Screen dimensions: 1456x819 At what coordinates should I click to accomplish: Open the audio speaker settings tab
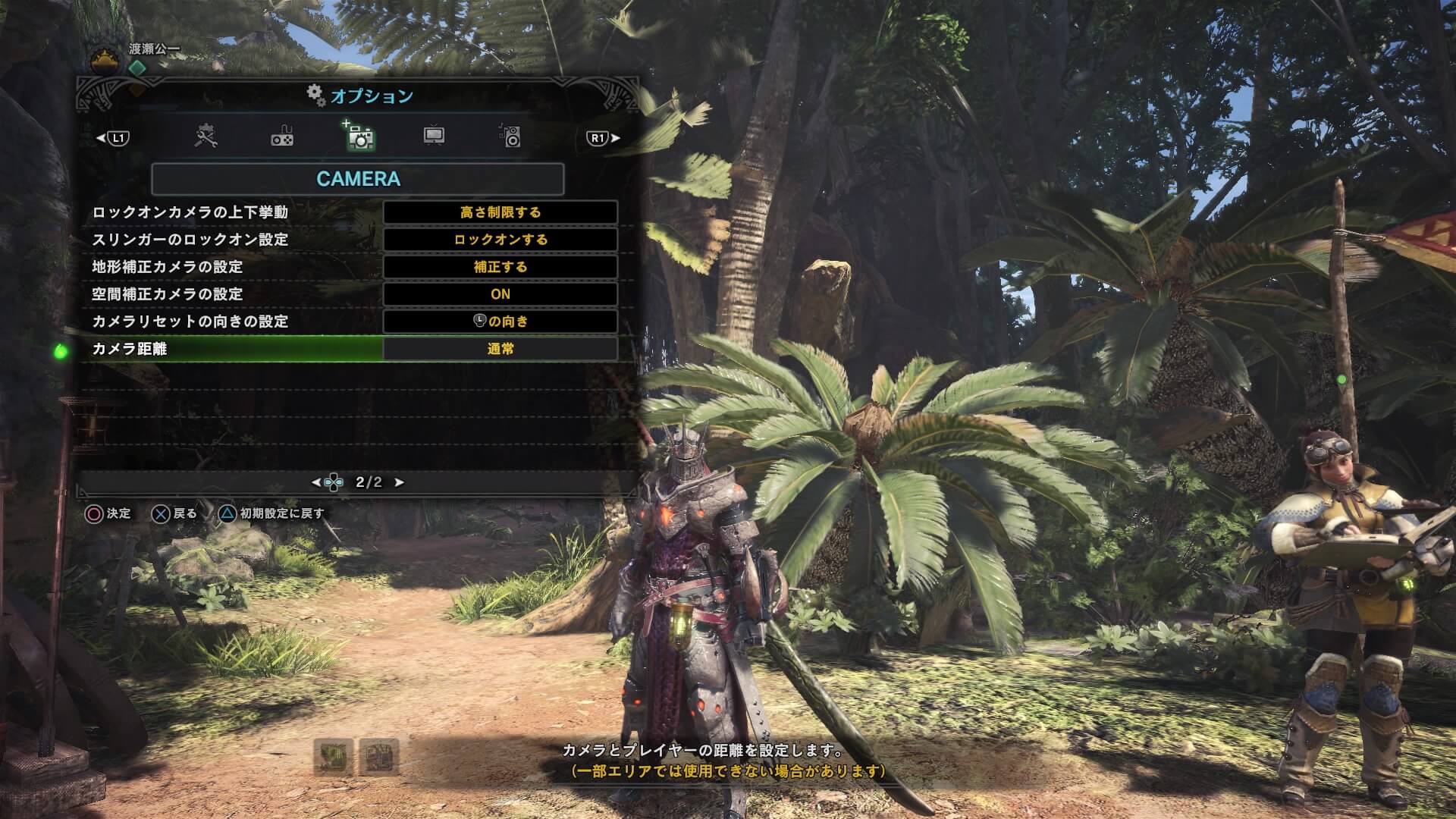(510, 136)
